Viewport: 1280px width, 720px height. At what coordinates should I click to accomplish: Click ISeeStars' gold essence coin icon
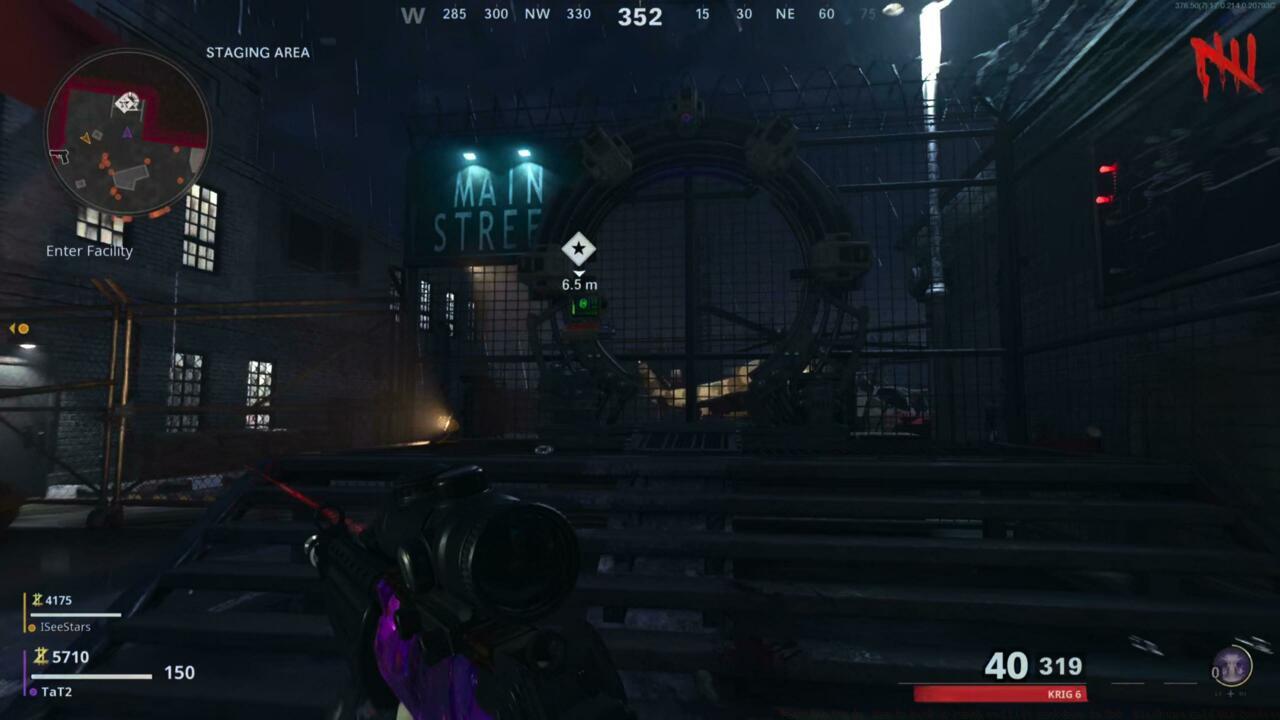pyautogui.click(x=38, y=599)
